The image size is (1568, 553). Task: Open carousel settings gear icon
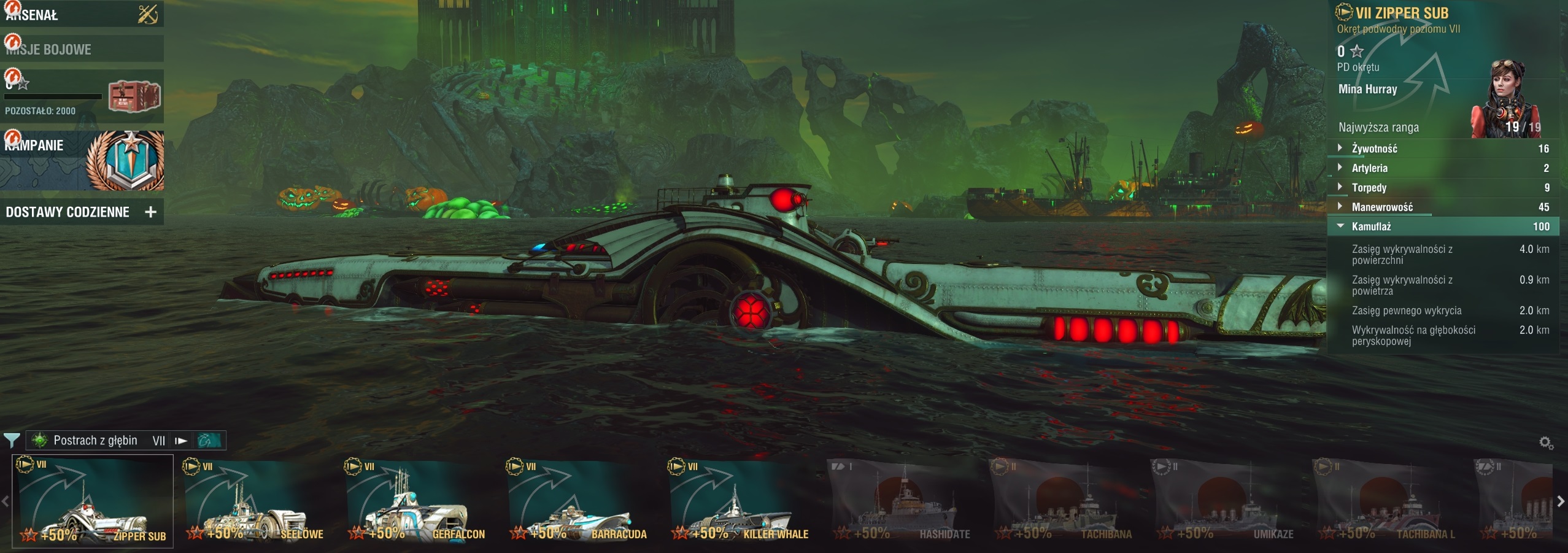[x=1546, y=443]
